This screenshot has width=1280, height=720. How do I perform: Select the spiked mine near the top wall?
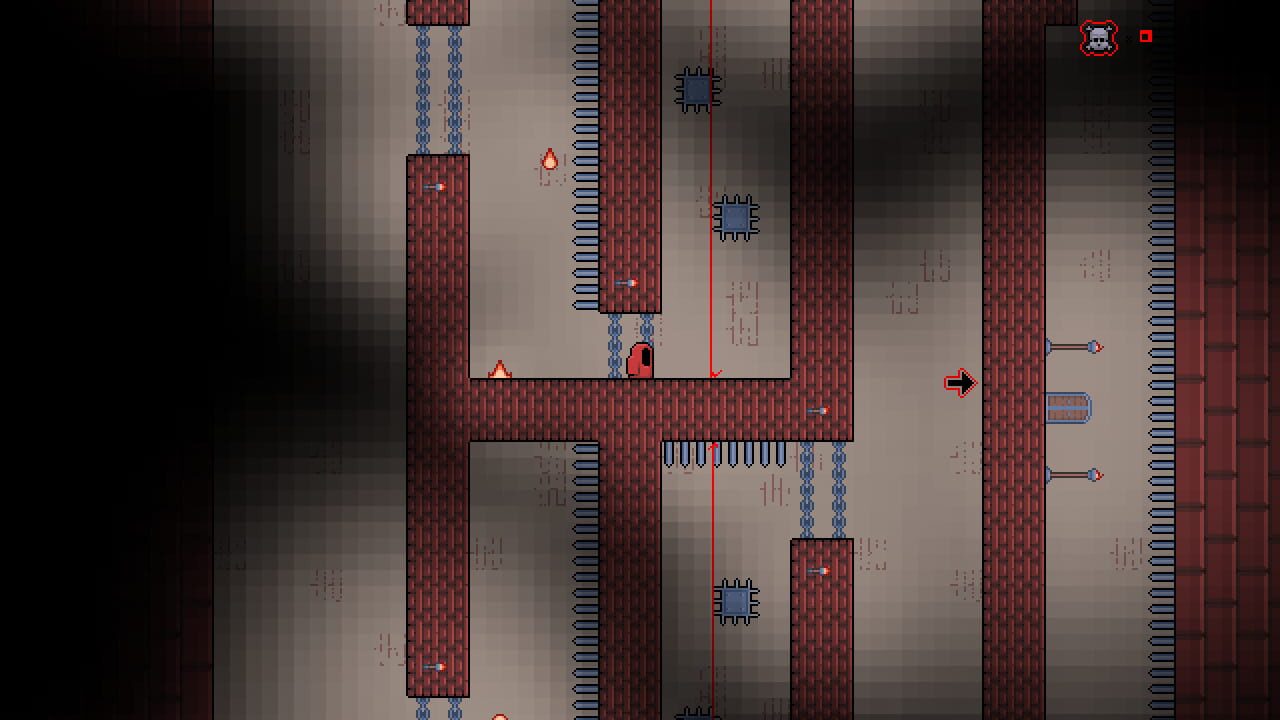click(695, 89)
